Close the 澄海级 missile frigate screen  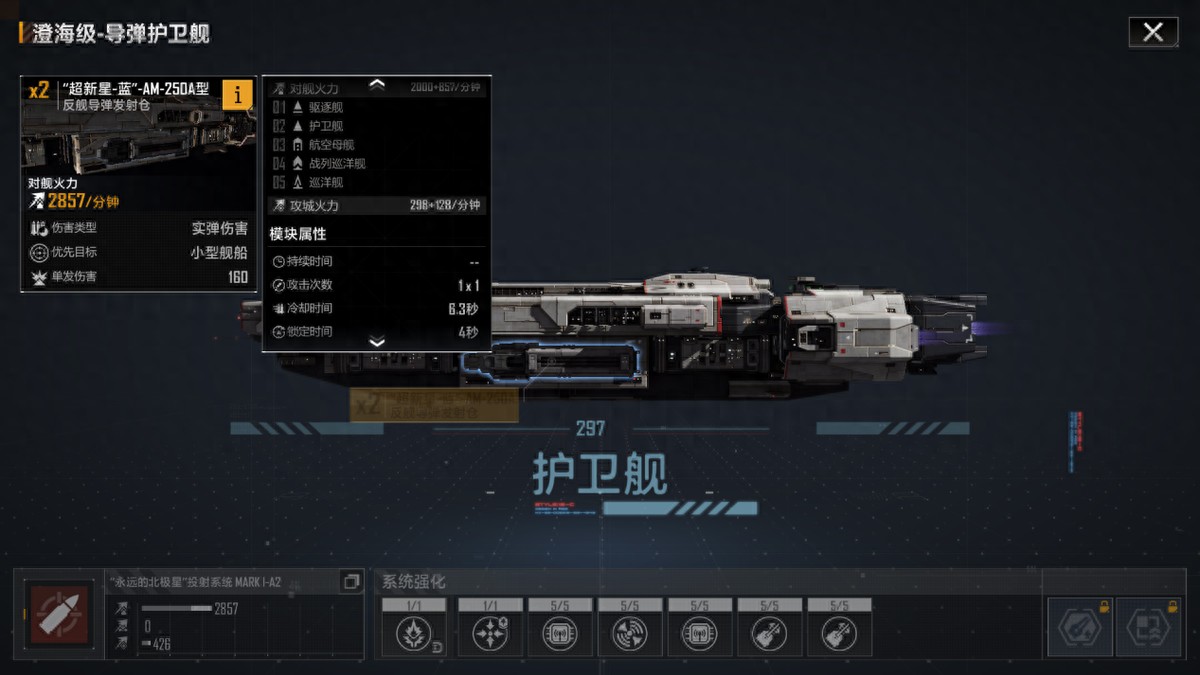point(1153,32)
